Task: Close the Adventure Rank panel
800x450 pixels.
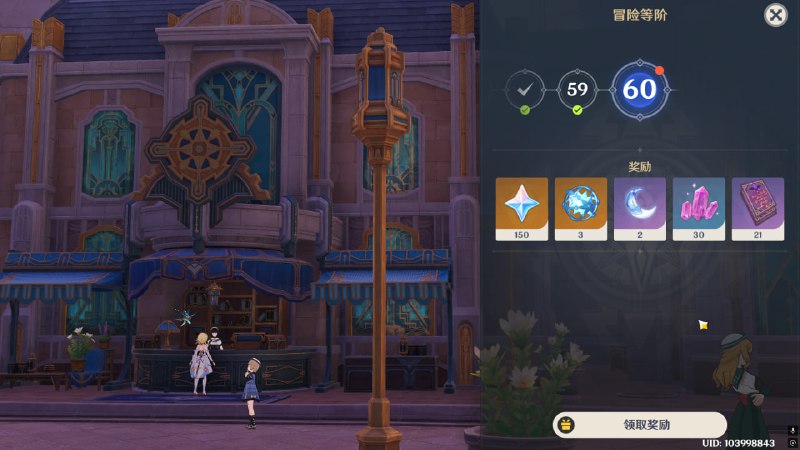Action: (775, 15)
